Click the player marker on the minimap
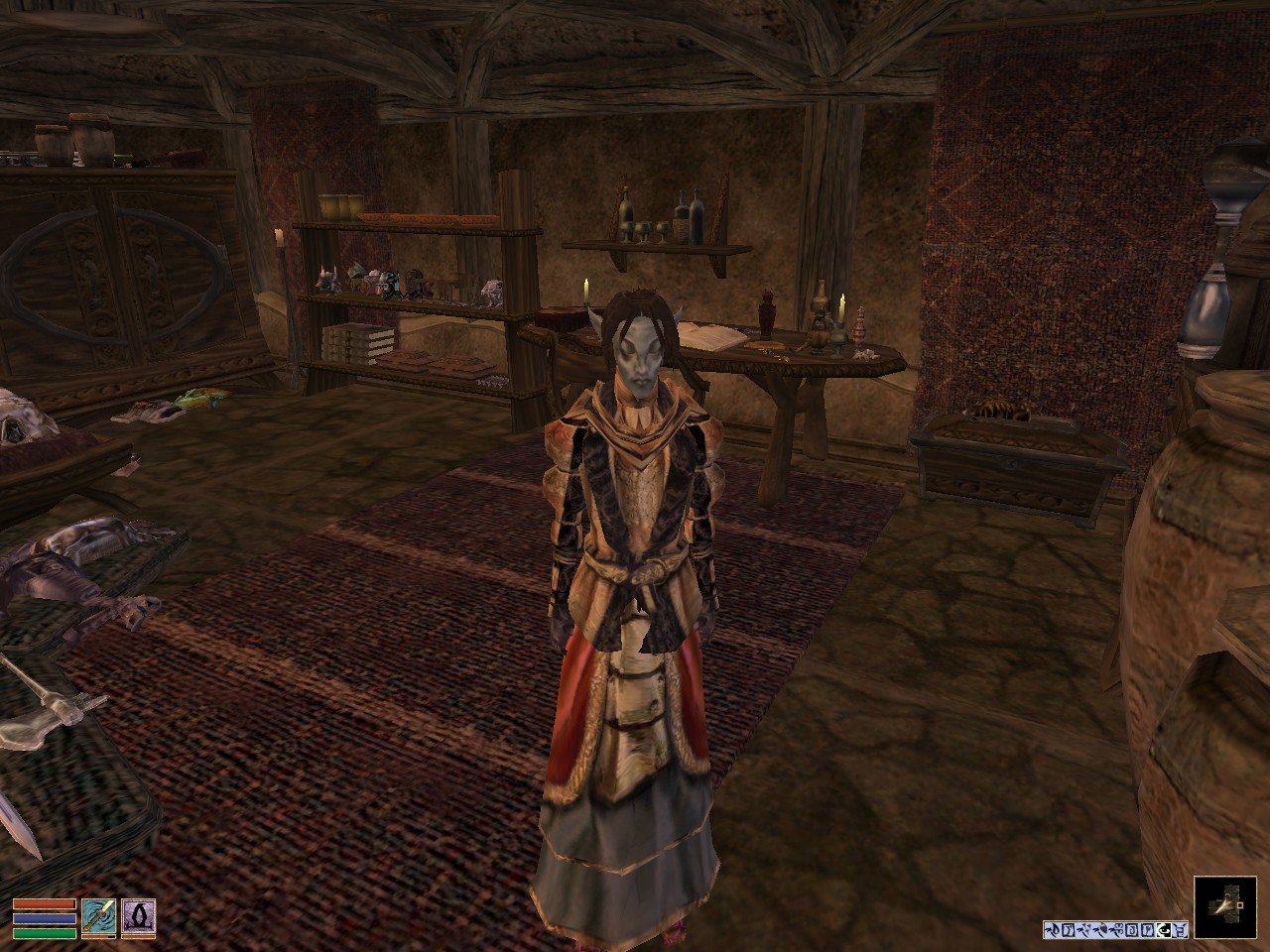The width and height of the screenshot is (1270, 952). click(x=1238, y=905)
